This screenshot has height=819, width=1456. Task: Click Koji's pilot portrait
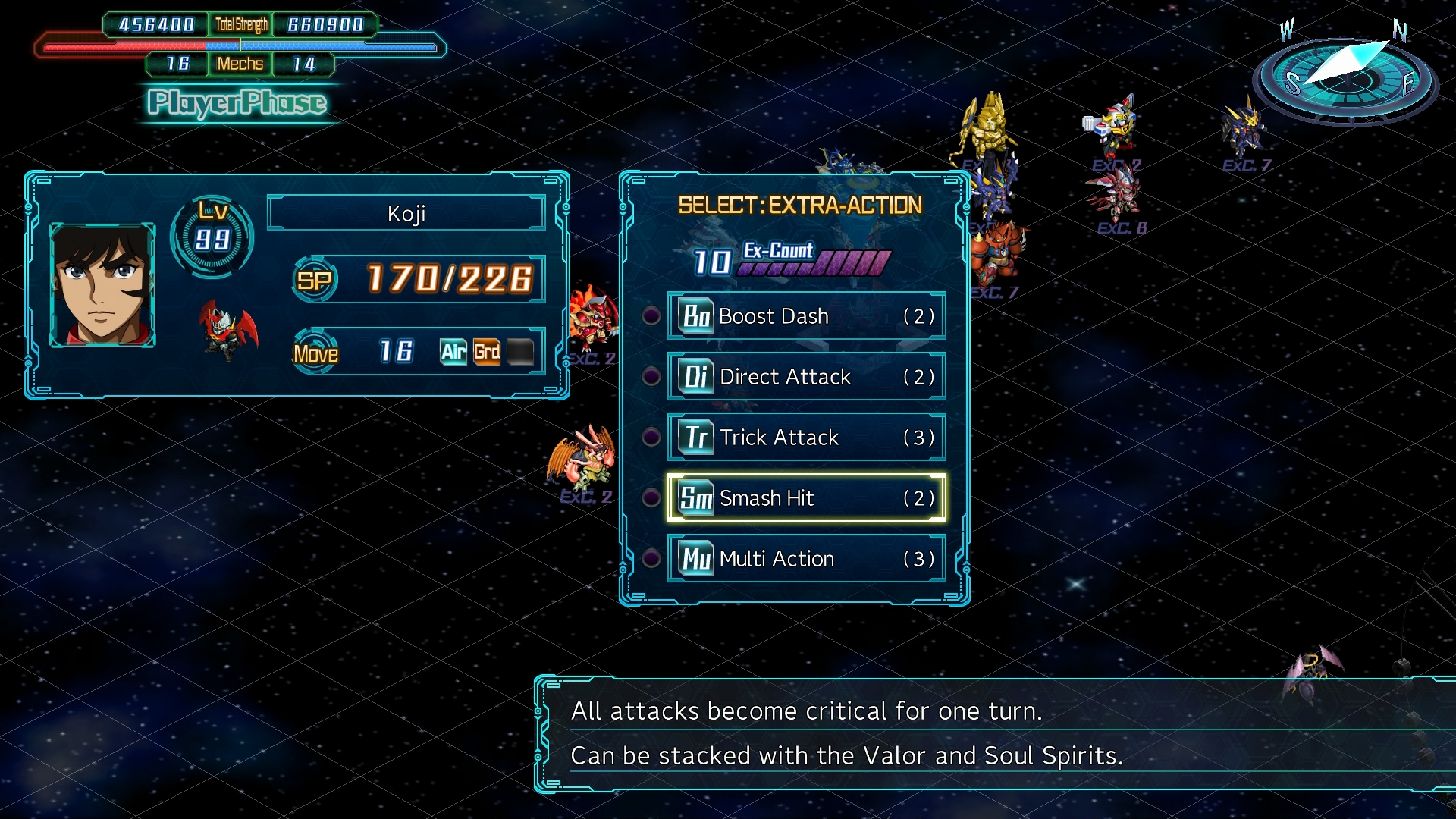click(x=102, y=285)
